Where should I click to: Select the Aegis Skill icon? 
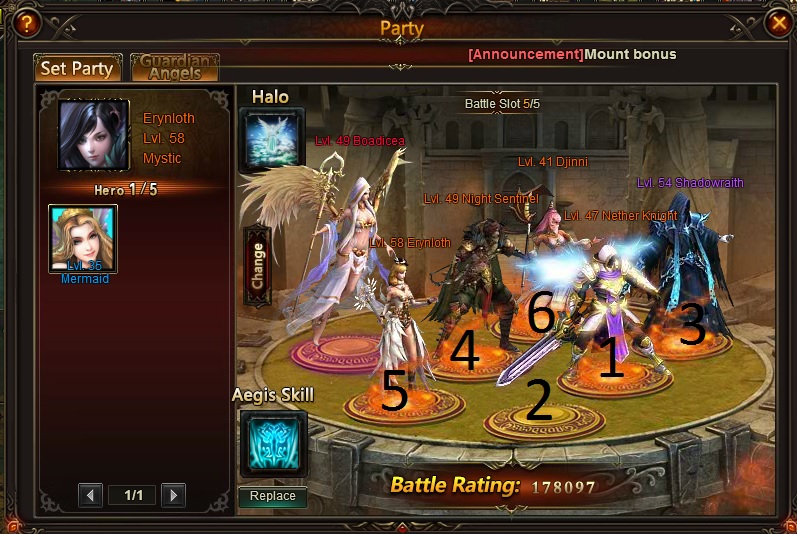(272, 444)
